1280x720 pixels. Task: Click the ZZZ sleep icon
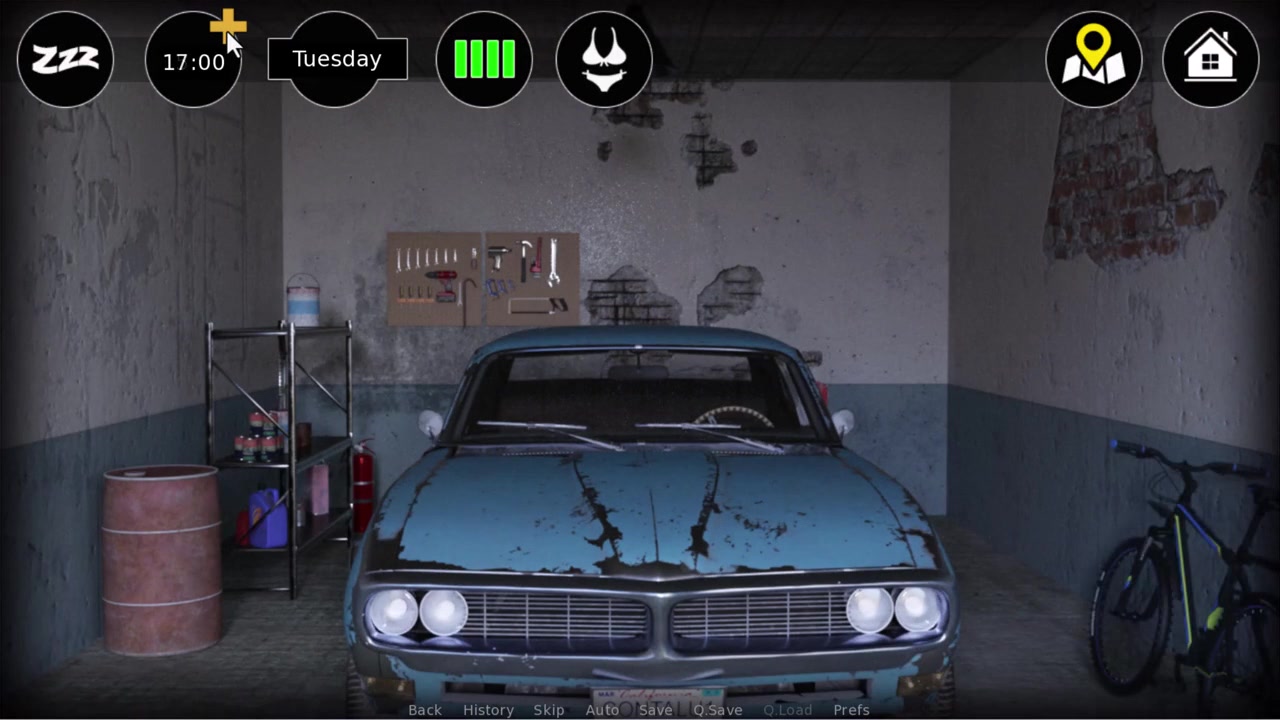pyautogui.click(x=65, y=60)
